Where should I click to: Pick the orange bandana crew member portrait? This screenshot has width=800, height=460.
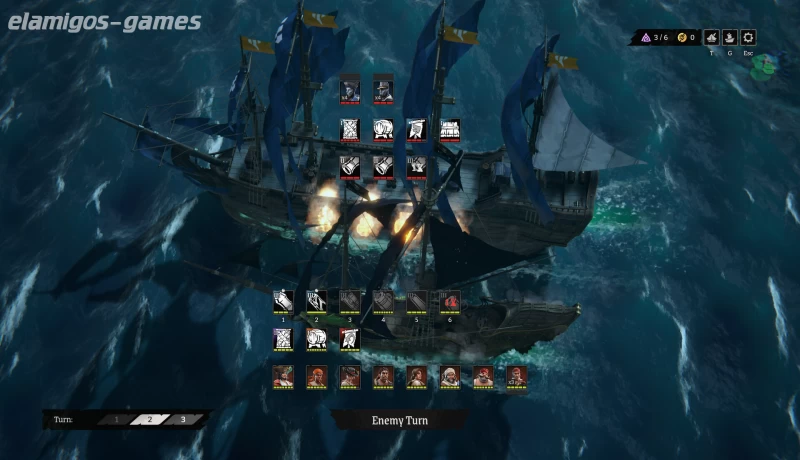316,377
